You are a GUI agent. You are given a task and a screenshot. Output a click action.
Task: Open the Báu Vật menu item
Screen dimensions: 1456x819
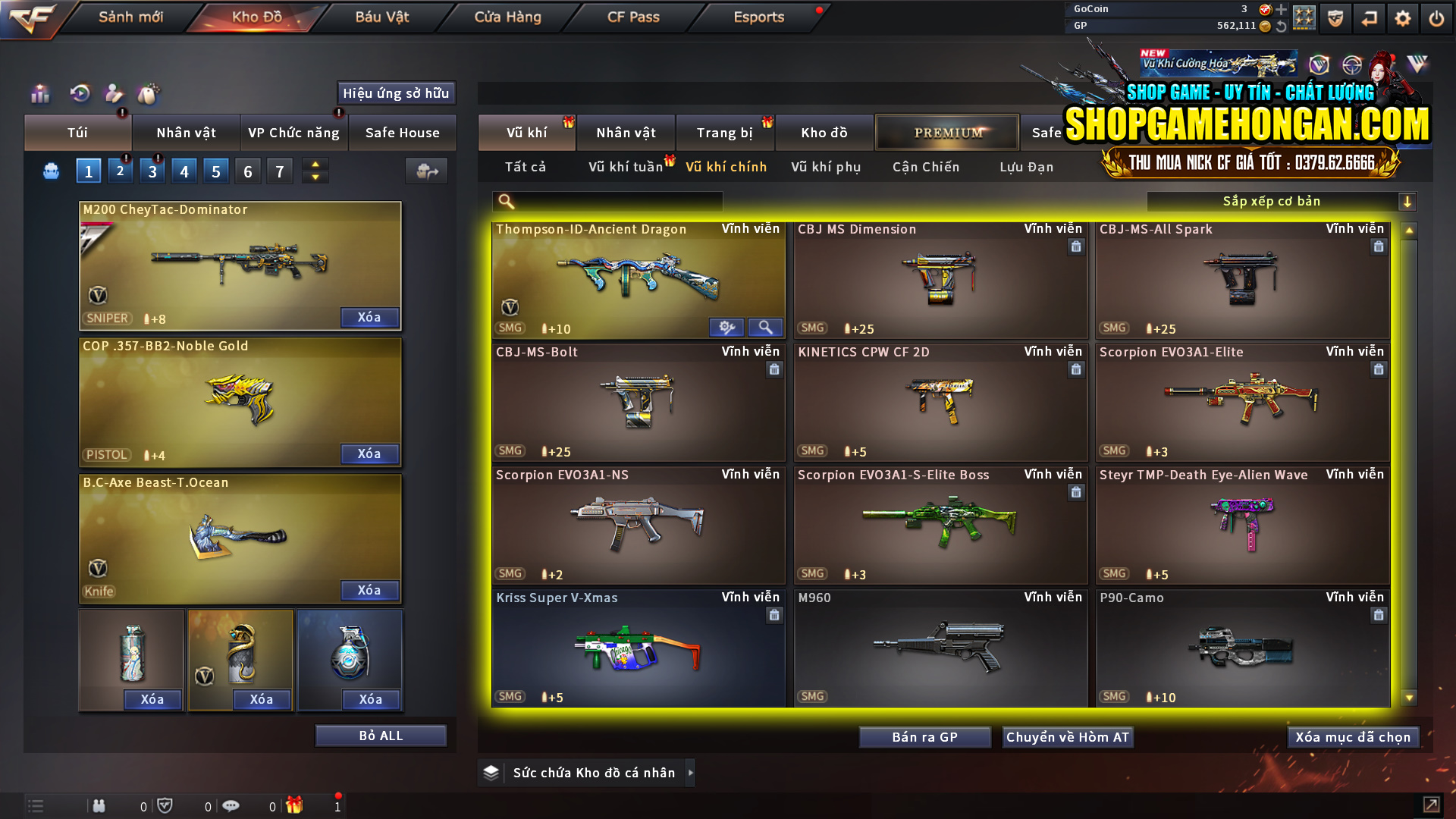(381, 17)
